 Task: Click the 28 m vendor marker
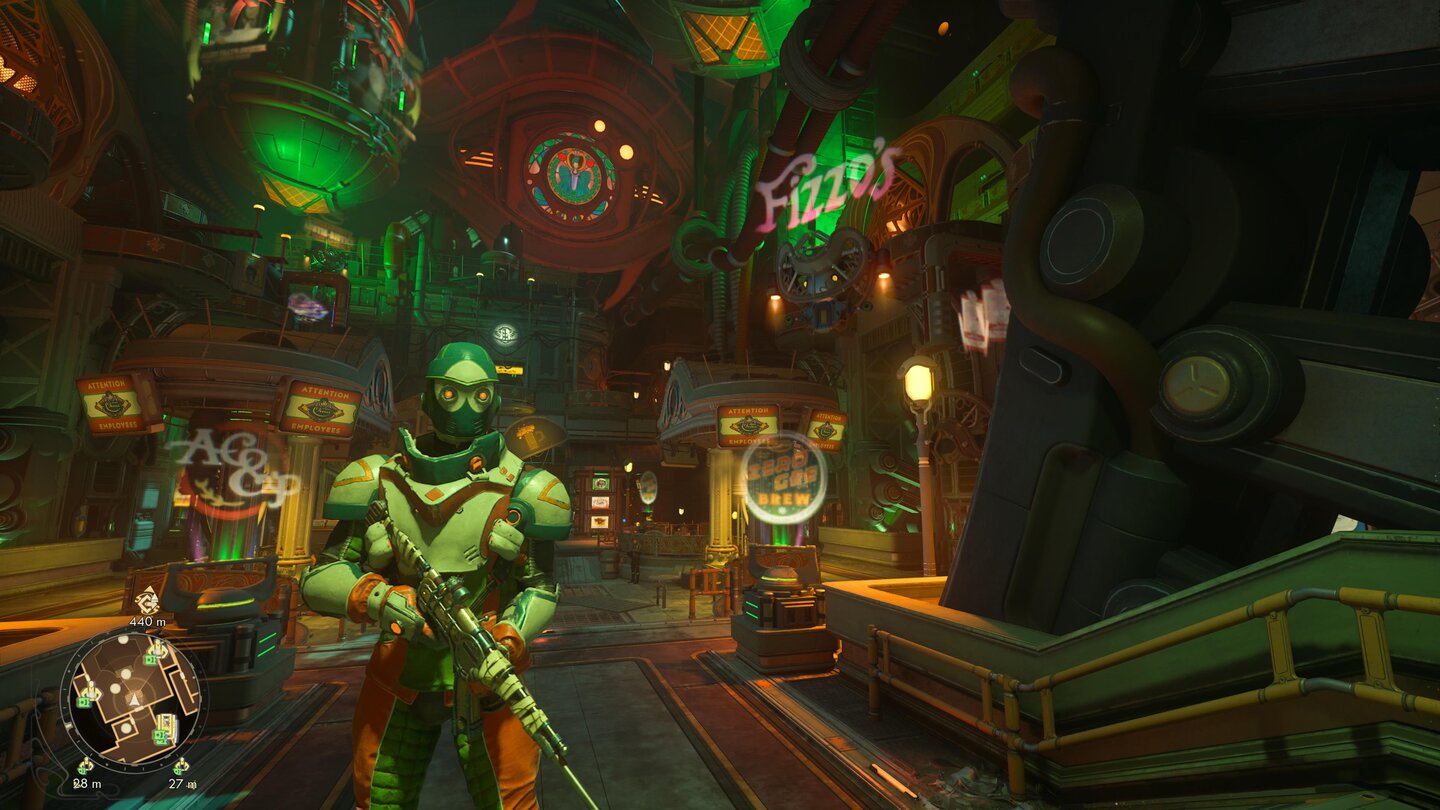point(86,767)
